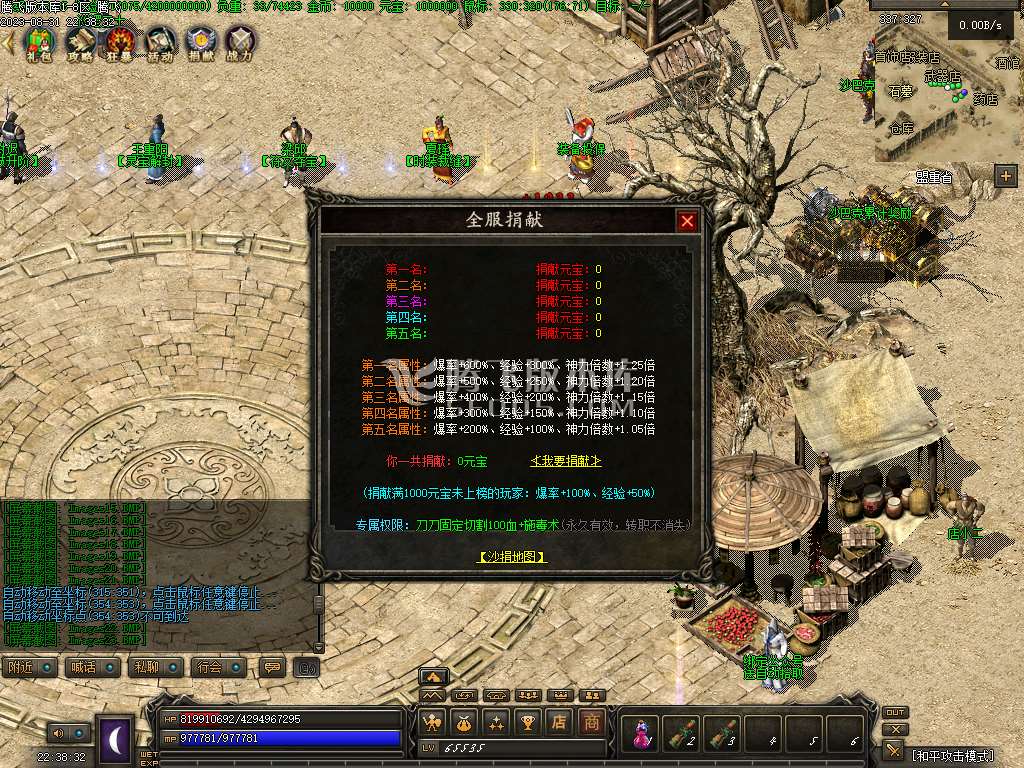Open the 沙捐地图 map link
Image resolution: width=1024 pixels, height=768 pixels.
(512, 557)
